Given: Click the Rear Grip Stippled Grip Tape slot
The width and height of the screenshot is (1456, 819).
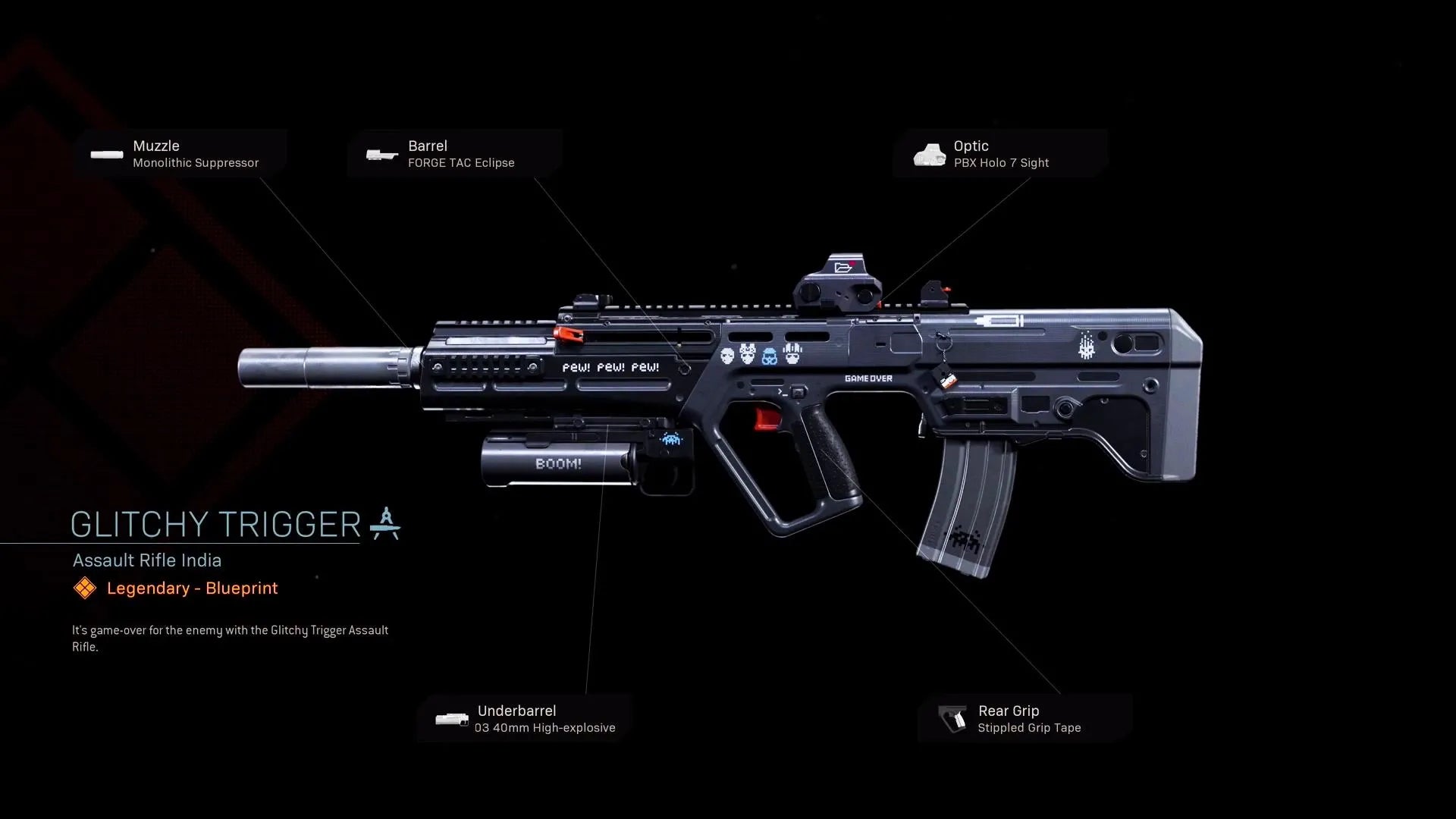Looking at the screenshot, I should [1025, 719].
